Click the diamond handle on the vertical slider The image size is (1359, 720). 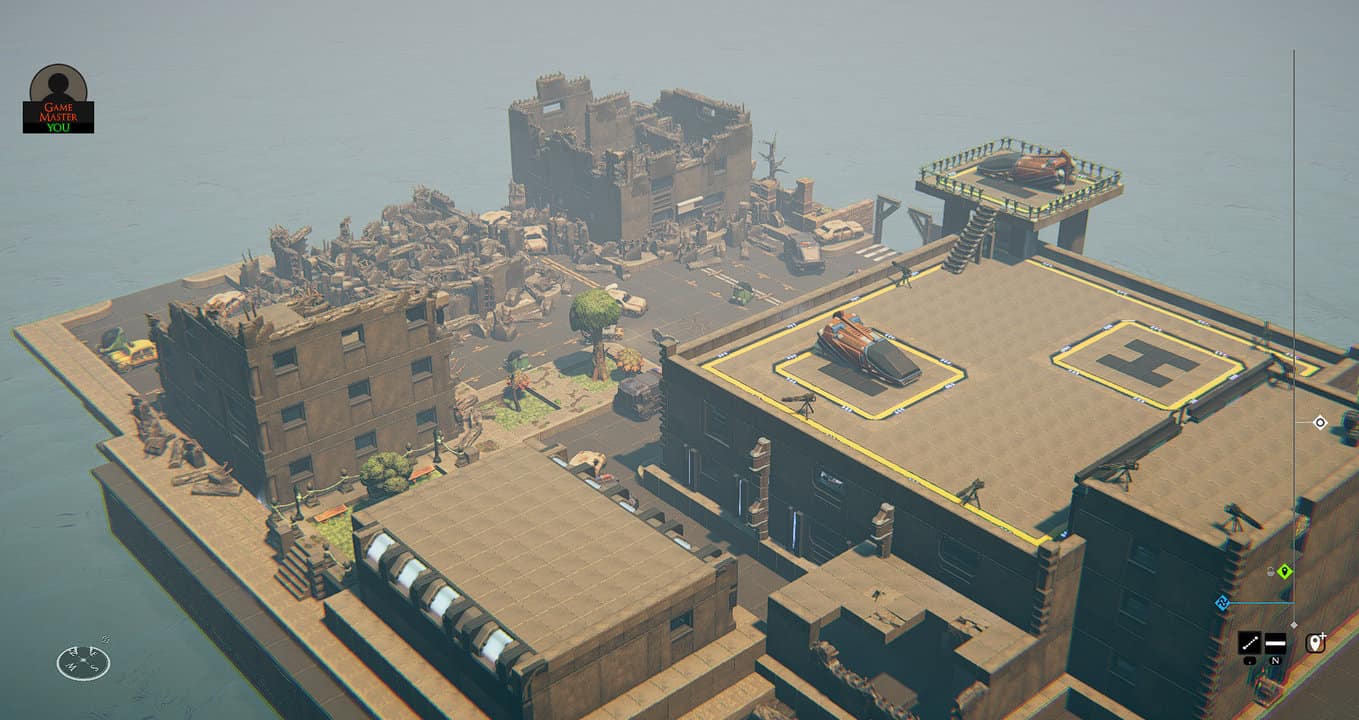(1294, 625)
